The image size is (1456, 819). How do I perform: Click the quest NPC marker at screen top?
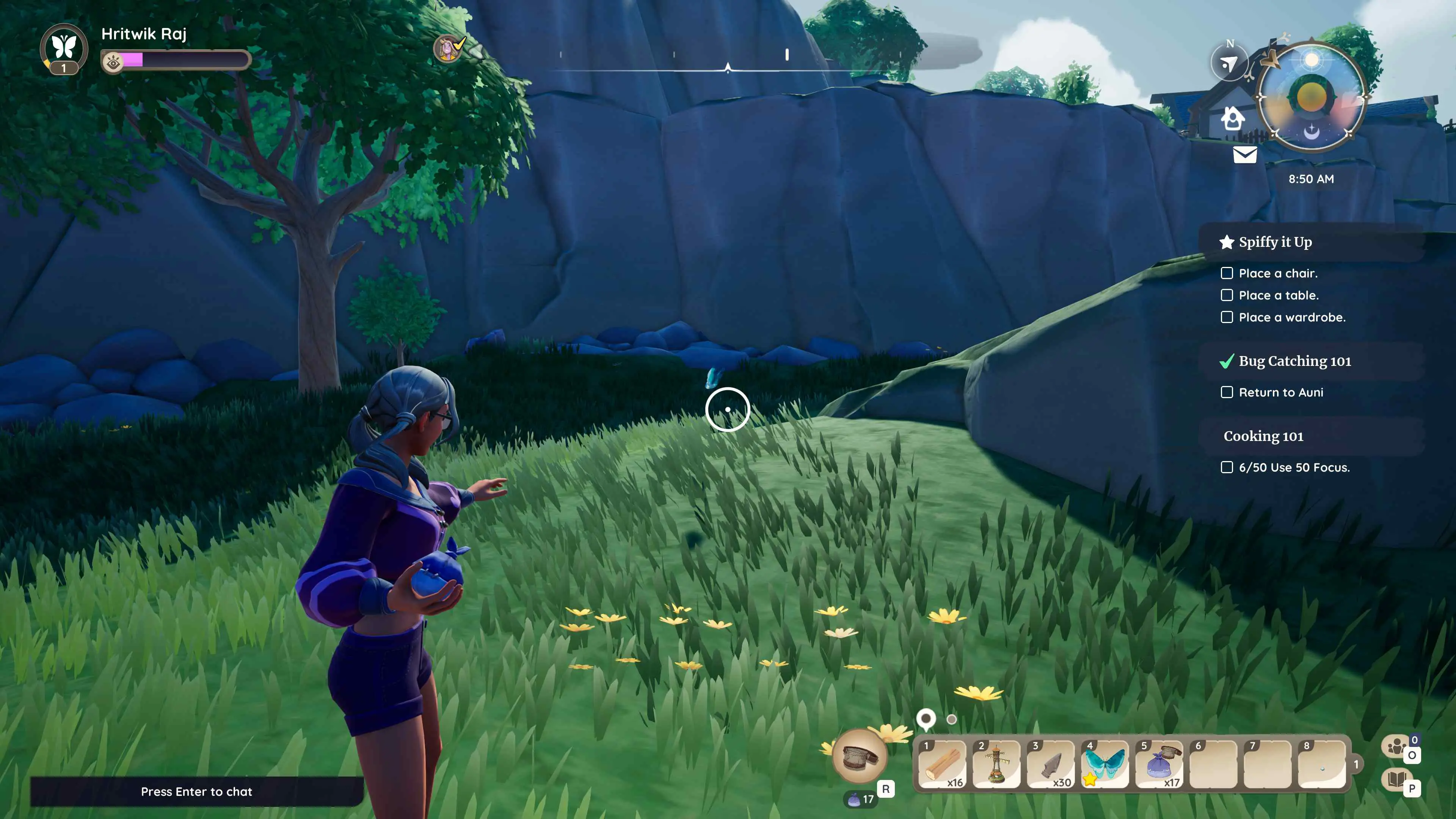tap(448, 49)
